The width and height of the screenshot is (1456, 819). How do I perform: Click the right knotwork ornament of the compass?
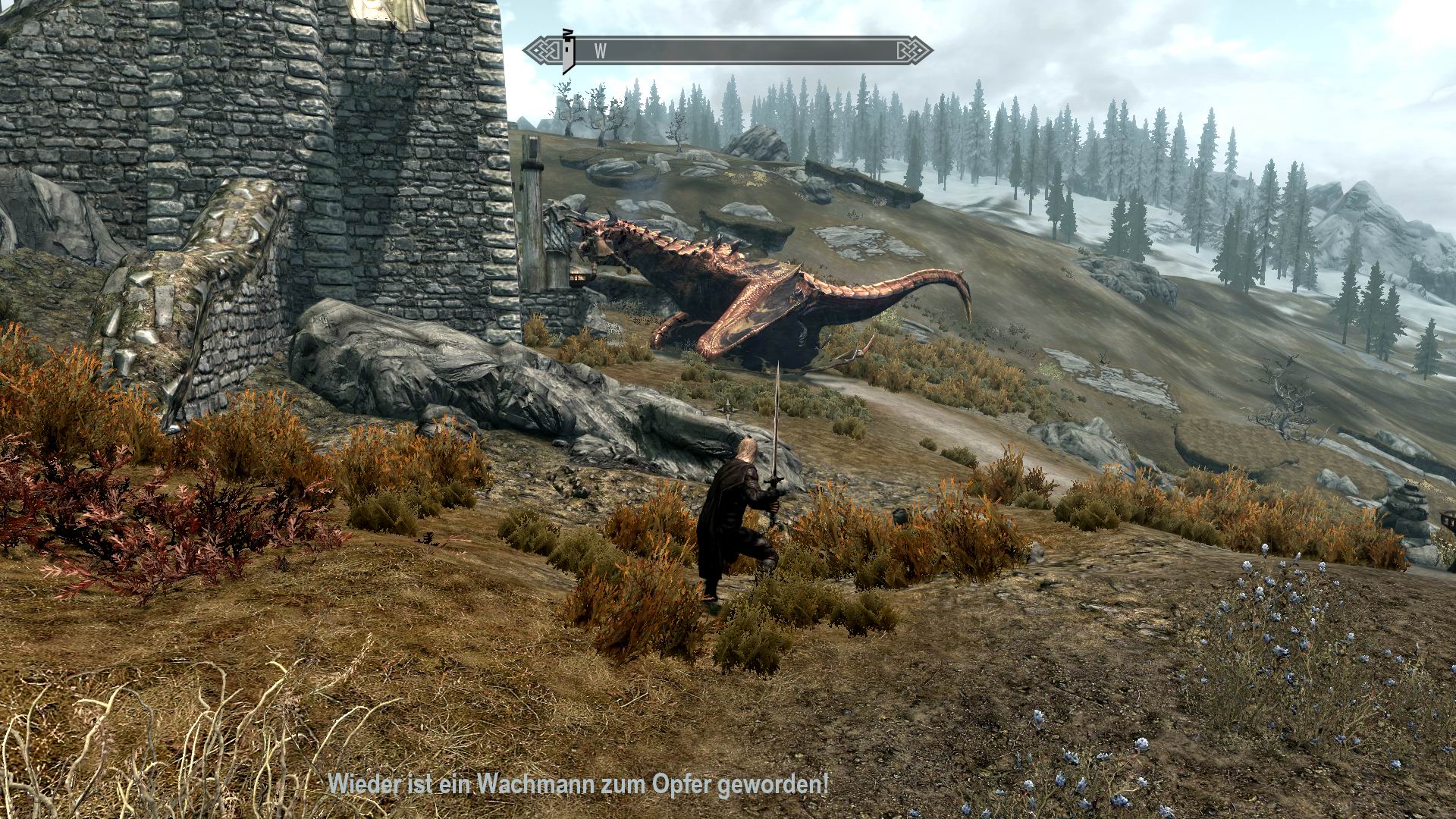click(914, 51)
